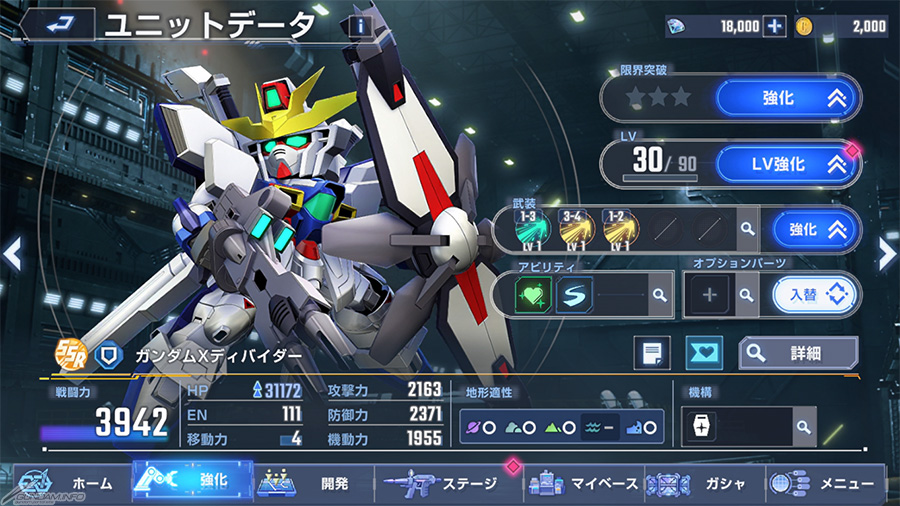Switch to the ステージ tab
Screen dimensions: 900x506
[448, 483]
